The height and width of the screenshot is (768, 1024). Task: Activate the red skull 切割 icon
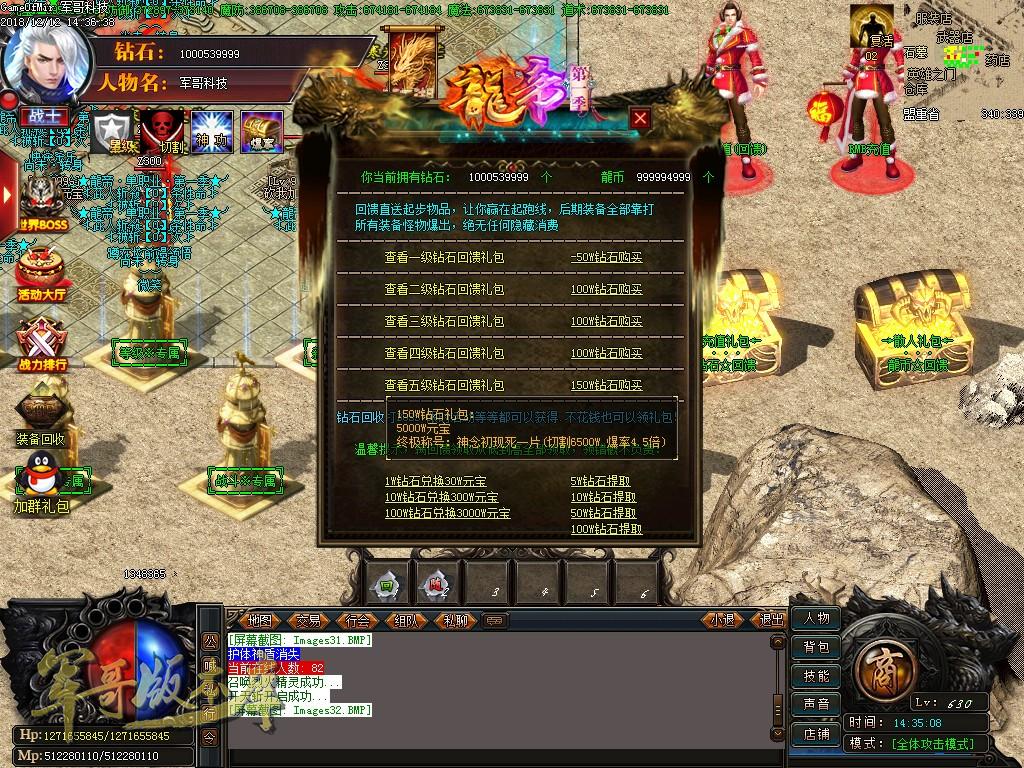point(161,132)
